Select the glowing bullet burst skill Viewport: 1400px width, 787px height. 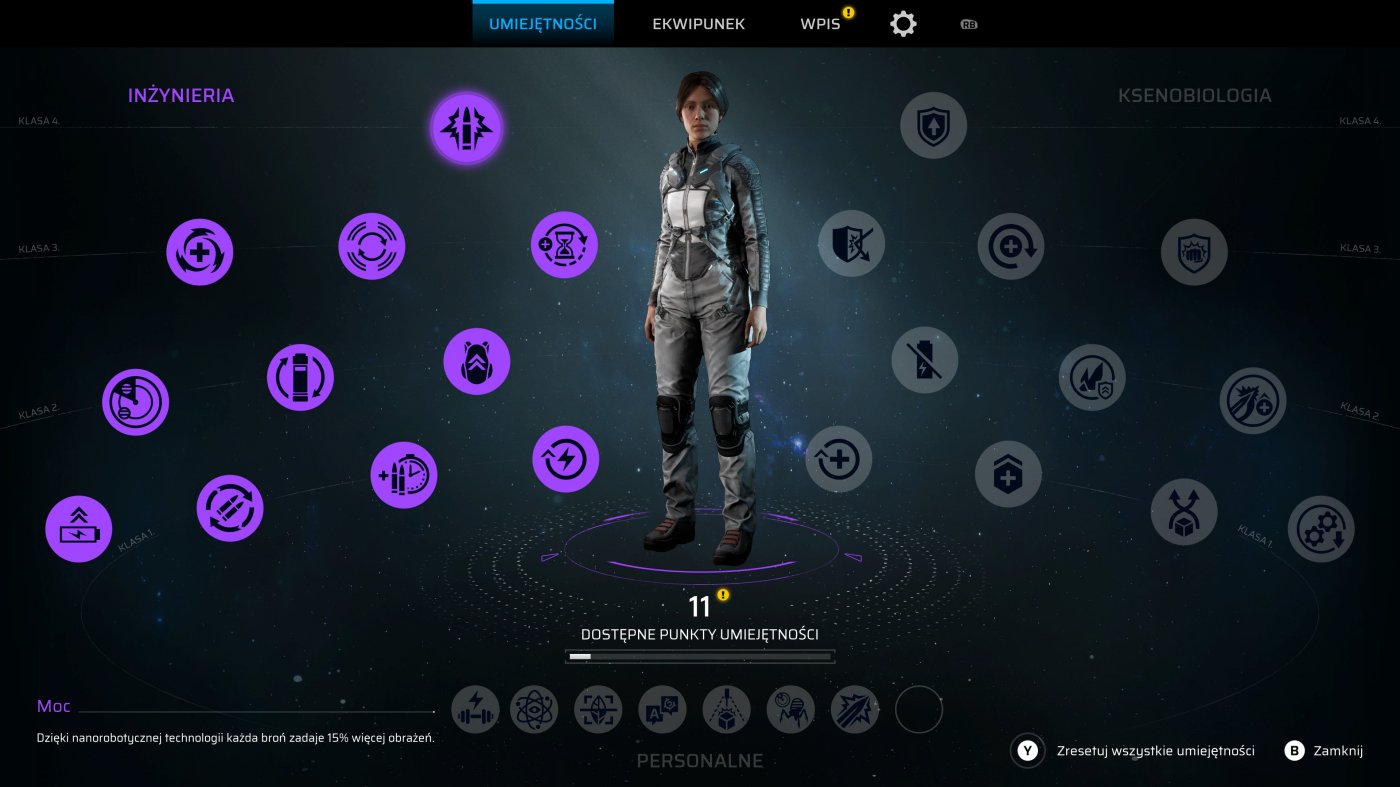coord(466,129)
